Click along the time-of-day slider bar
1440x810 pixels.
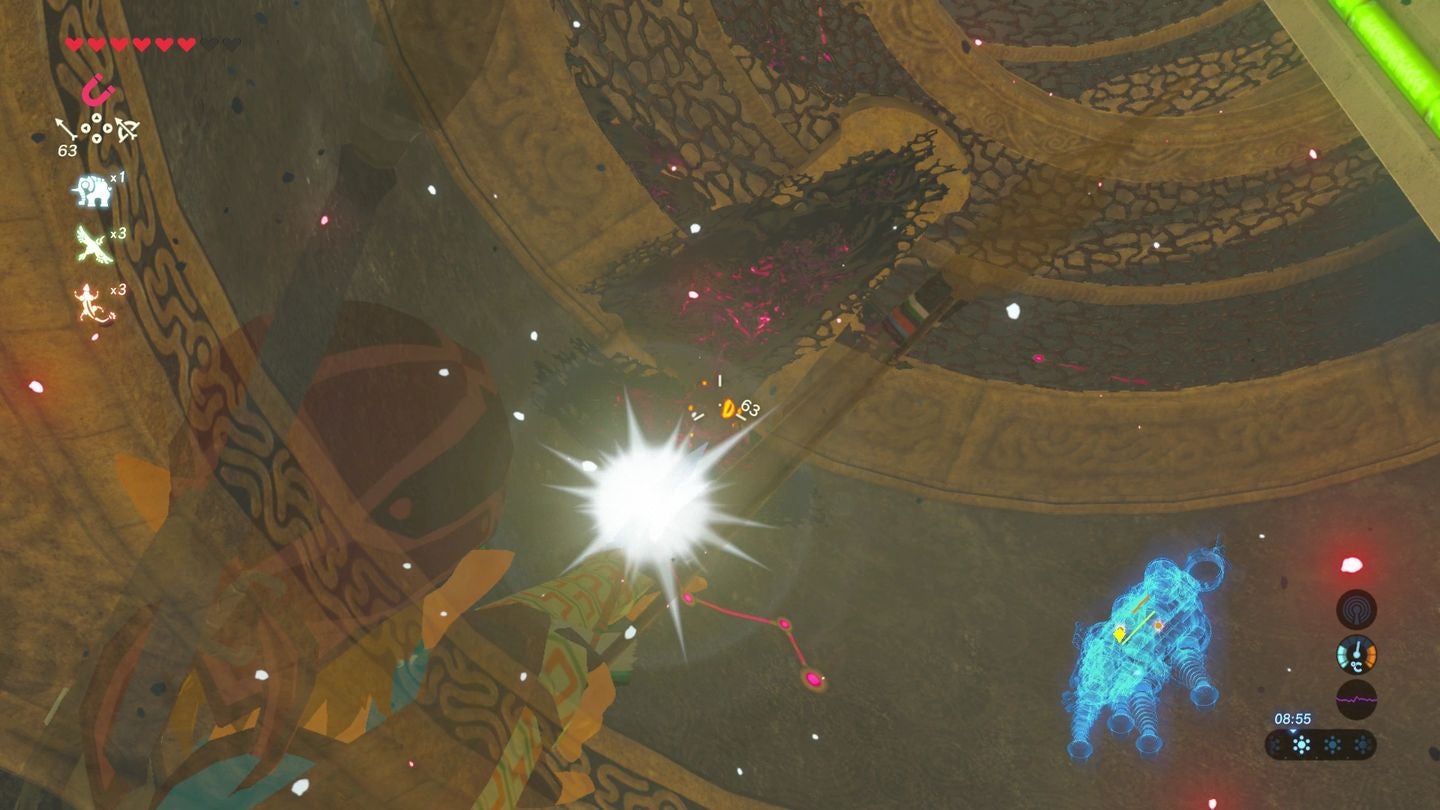[1318, 745]
